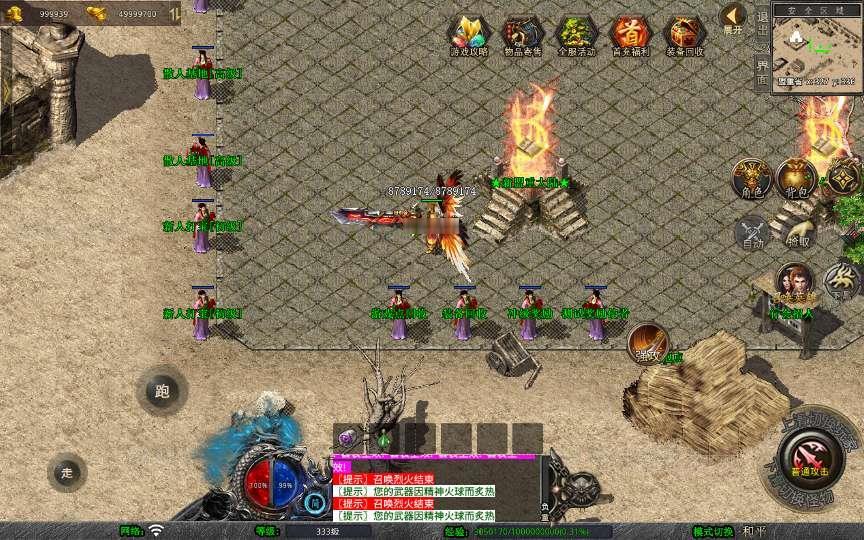
Task: Tap the 跑 run button
Action: (x=162, y=391)
